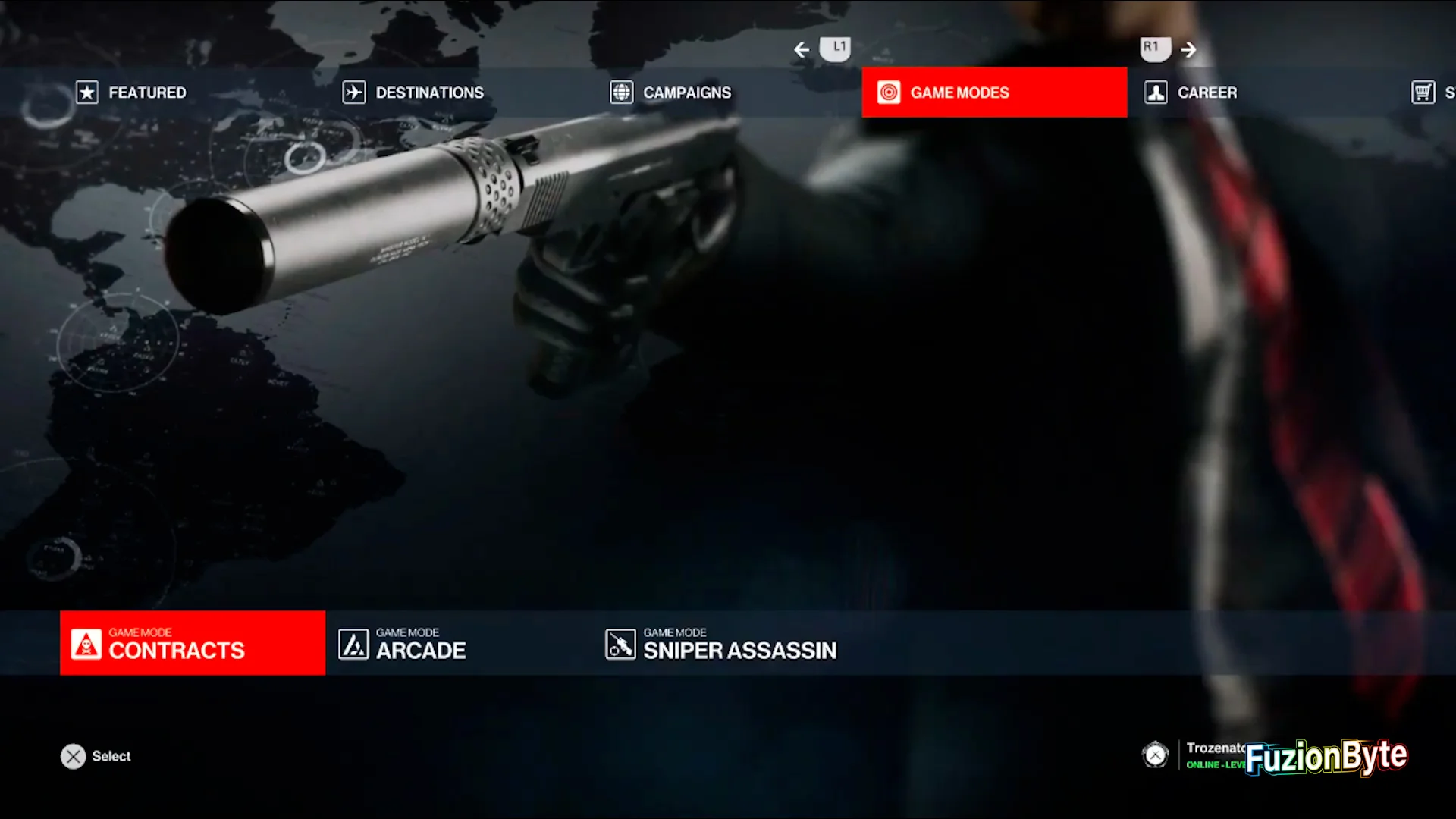Launch the Arcade game mode

(x=403, y=645)
